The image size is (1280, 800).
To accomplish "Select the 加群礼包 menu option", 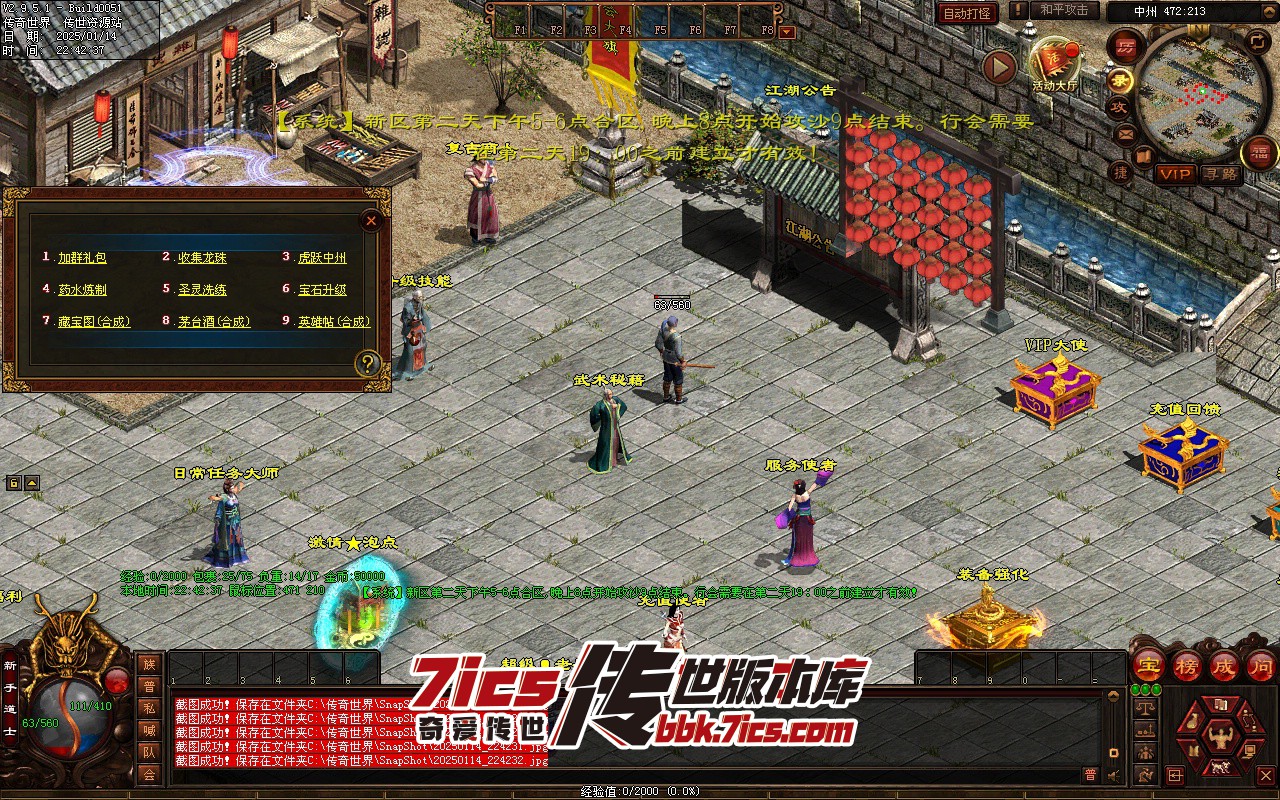I will tap(82, 258).
